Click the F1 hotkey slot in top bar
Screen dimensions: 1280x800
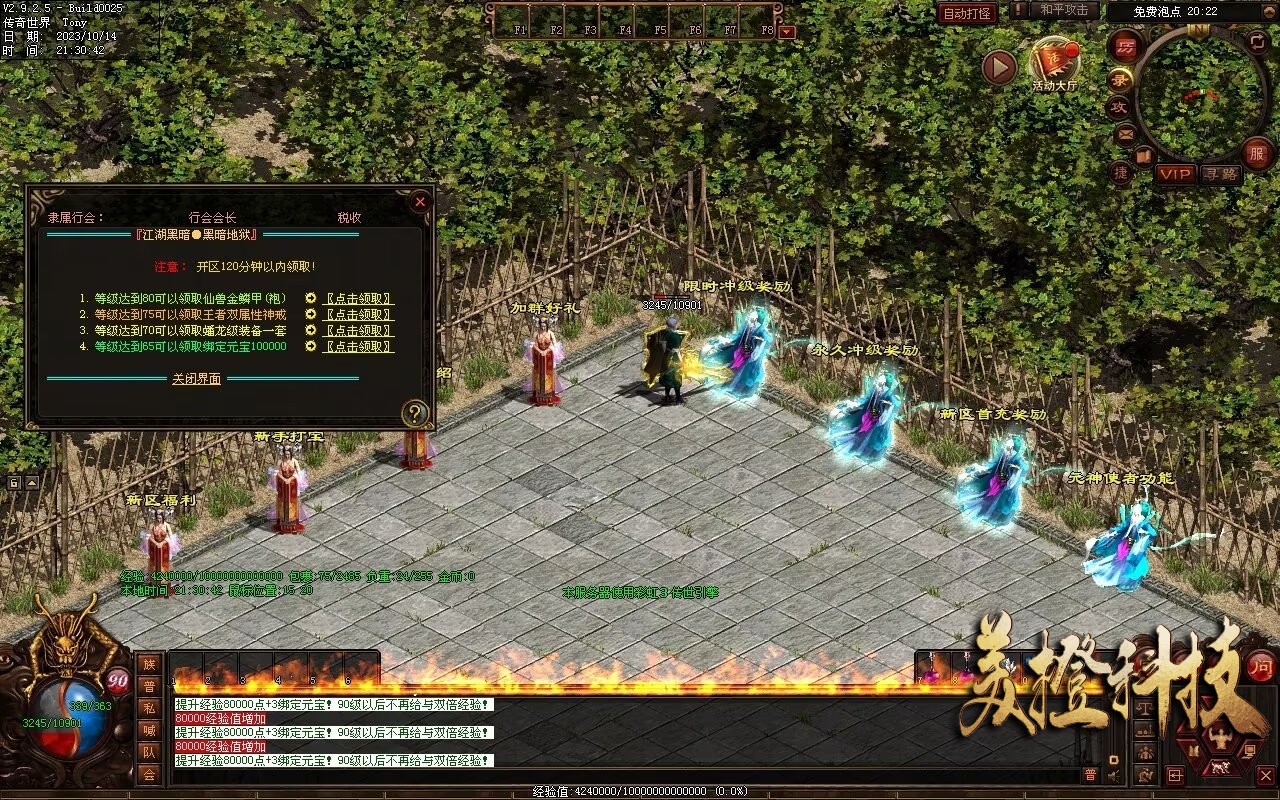[520, 19]
